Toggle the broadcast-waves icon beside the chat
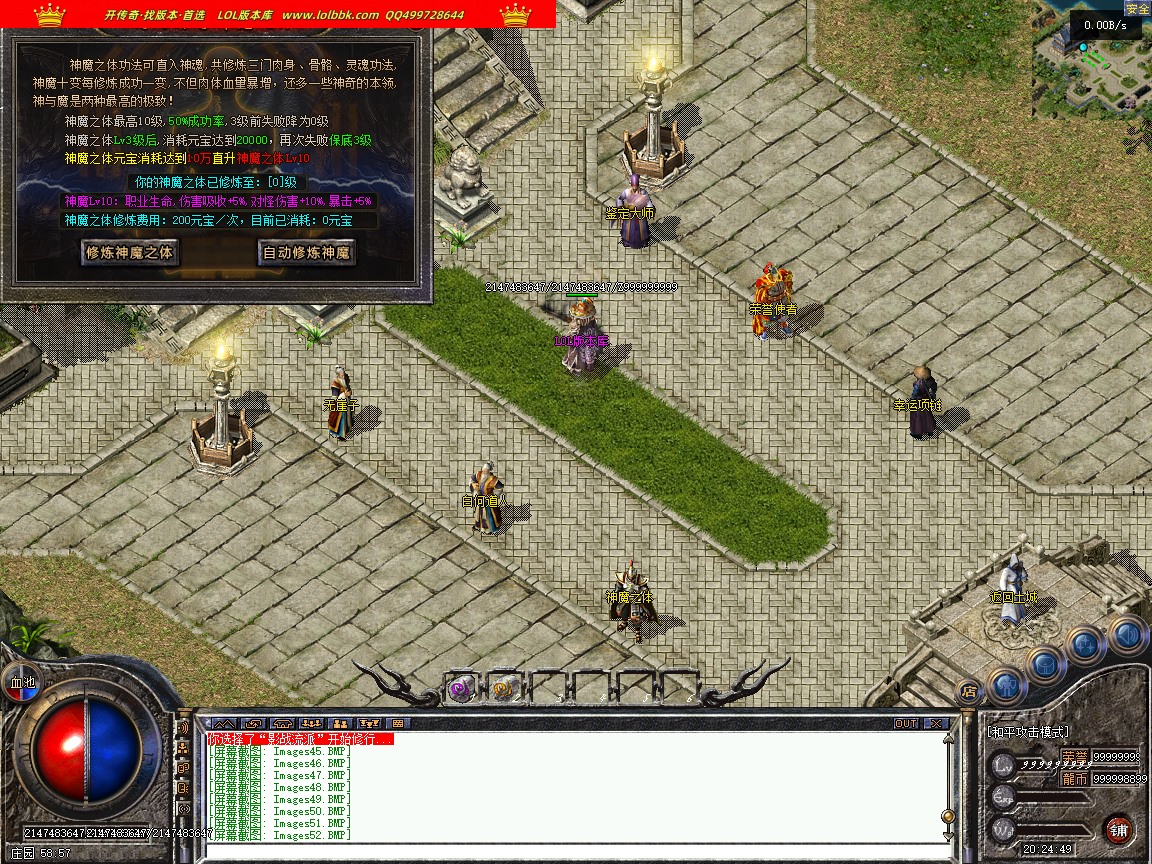 (x=184, y=727)
